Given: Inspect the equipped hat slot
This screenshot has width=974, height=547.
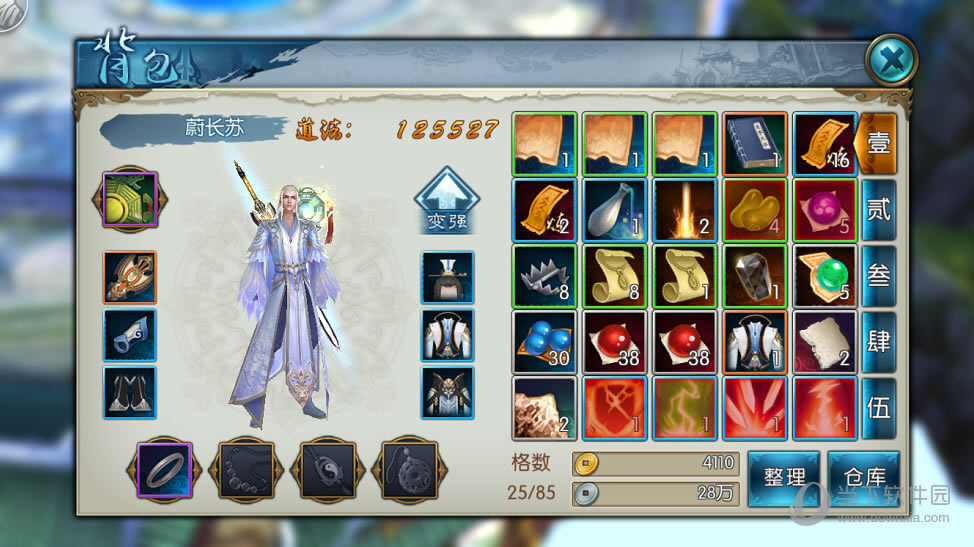Looking at the screenshot, I should click(x=447, y=277).
